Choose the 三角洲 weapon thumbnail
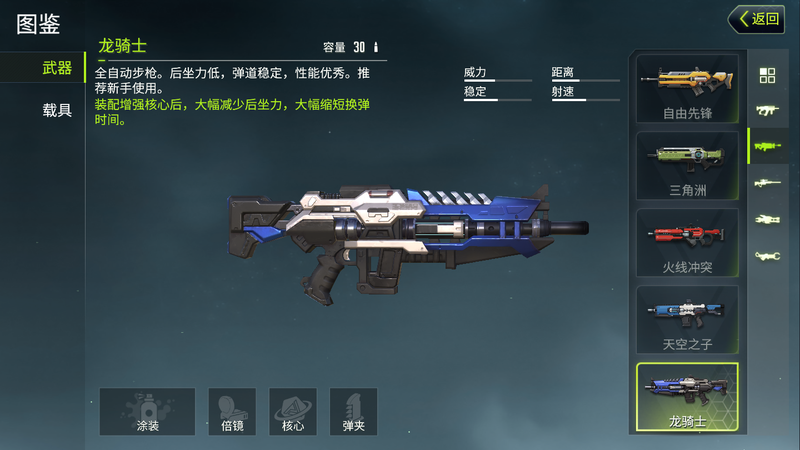The width and height of the screenshot is (800, 450). point(687,165)
